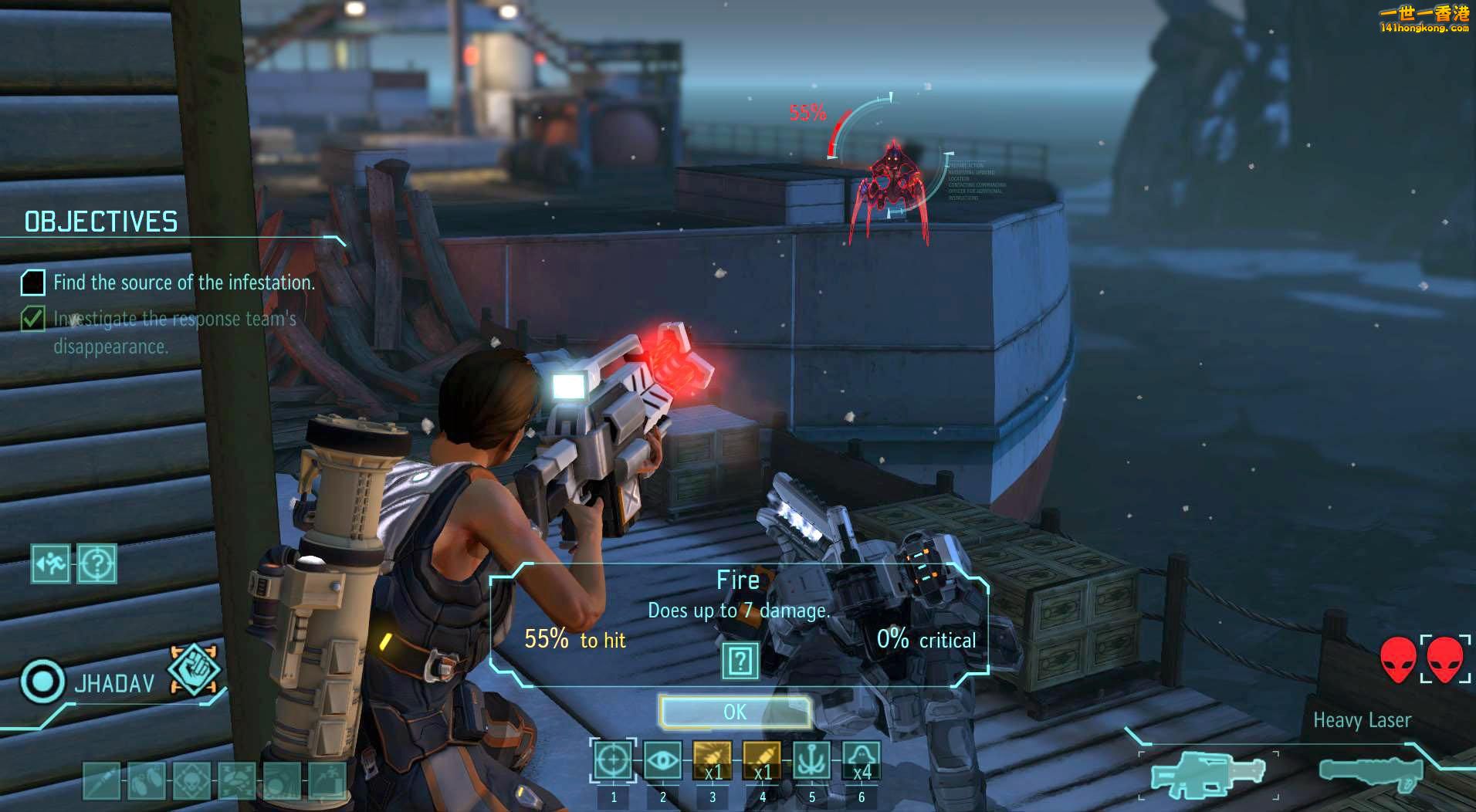Click the Find the source objective checkbox
This screenshot has height=812, width=1476.
32,283
